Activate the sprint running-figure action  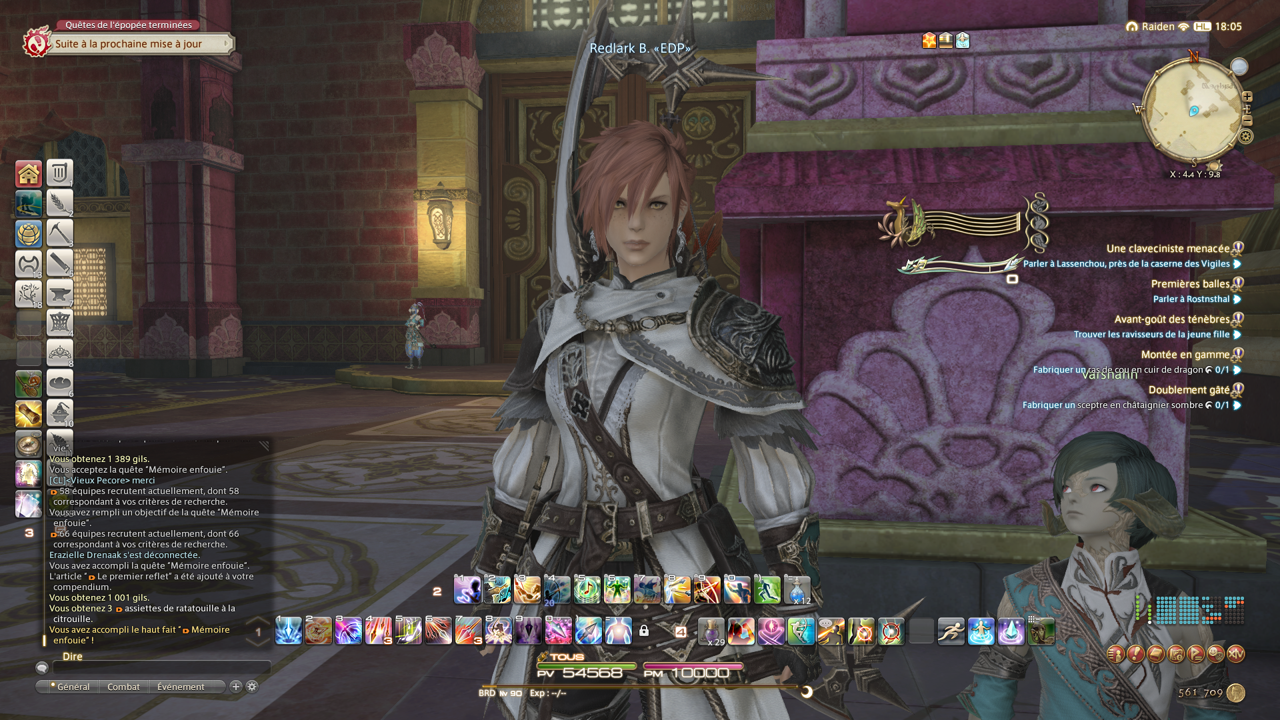[951, 631]
